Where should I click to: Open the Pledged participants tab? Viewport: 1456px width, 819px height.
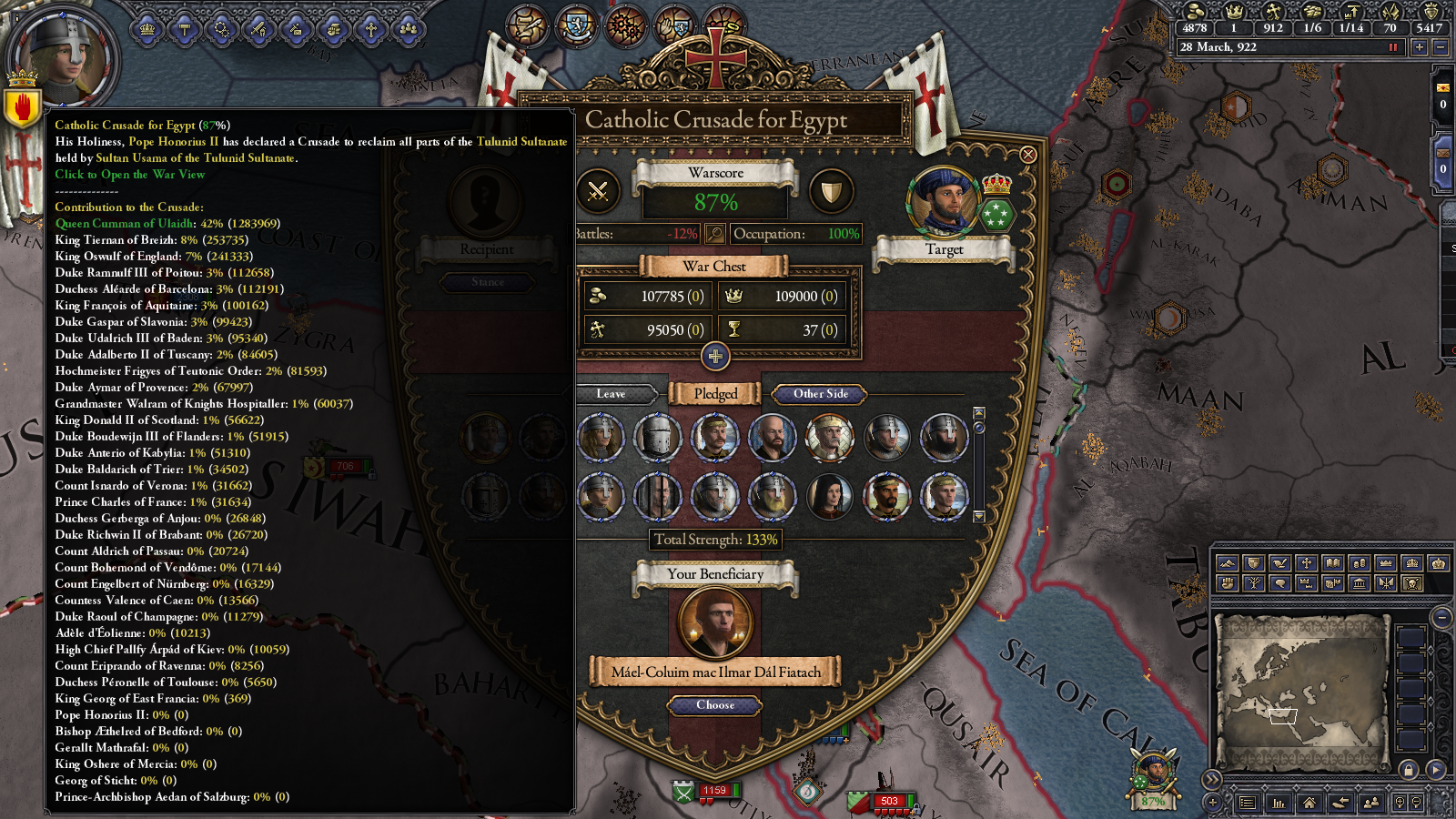tap(715, 393)
